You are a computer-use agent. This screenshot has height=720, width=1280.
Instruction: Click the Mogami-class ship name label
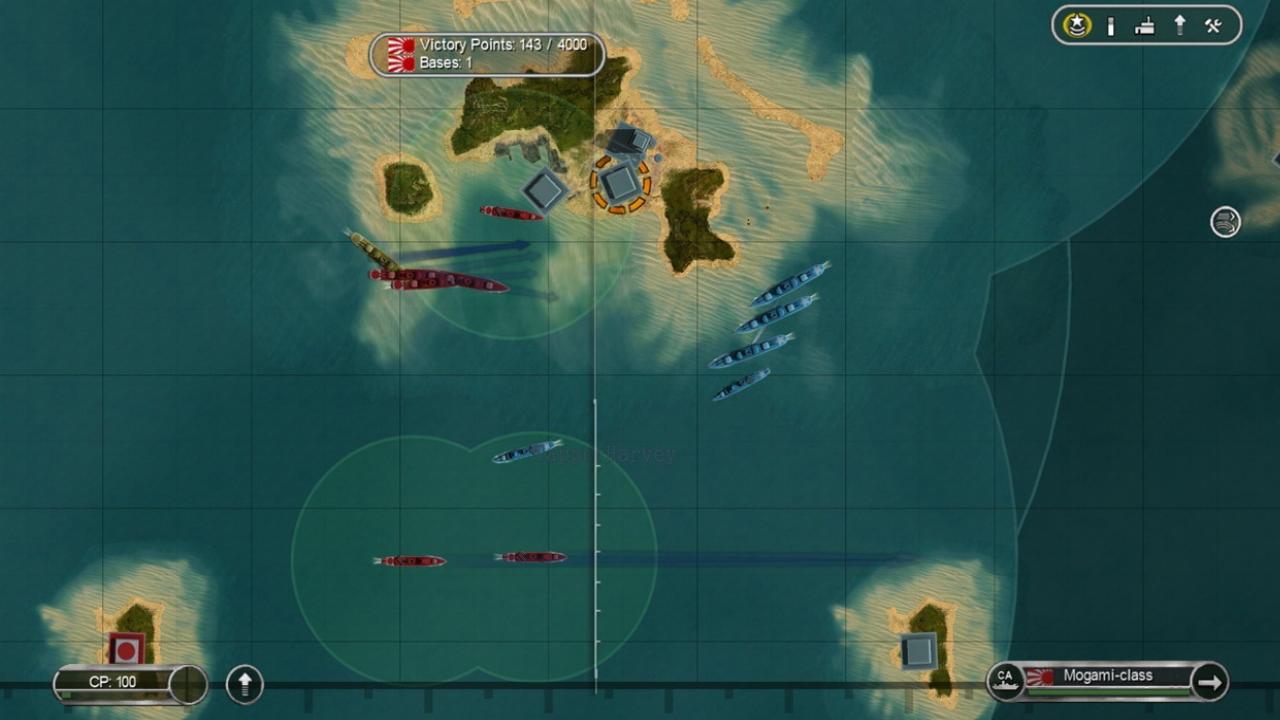pos(1110,676)
